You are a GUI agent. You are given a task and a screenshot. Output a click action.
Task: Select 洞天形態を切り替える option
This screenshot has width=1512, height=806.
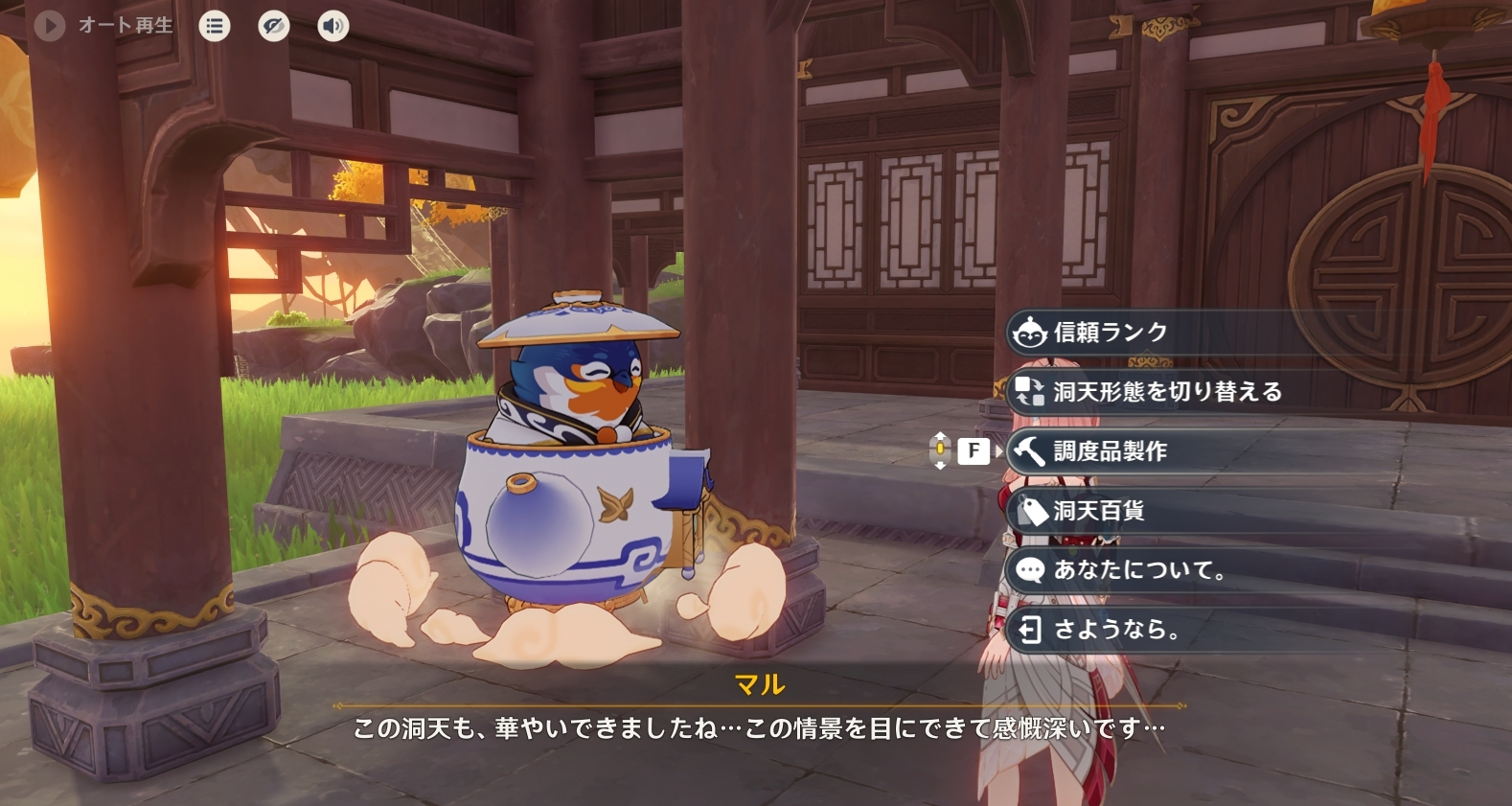(x=1167, y=392)
